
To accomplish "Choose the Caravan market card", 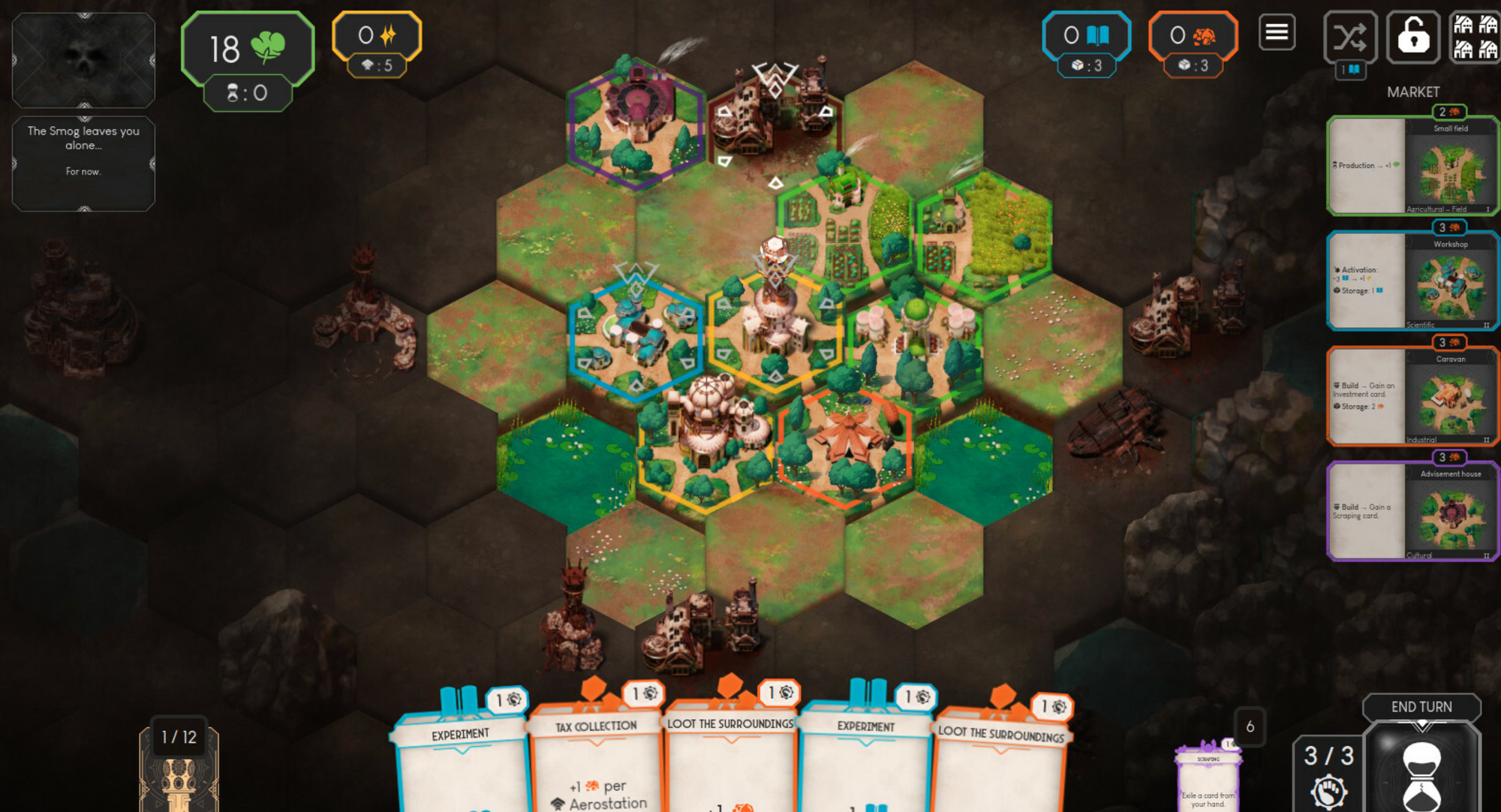I will 1412,396.
